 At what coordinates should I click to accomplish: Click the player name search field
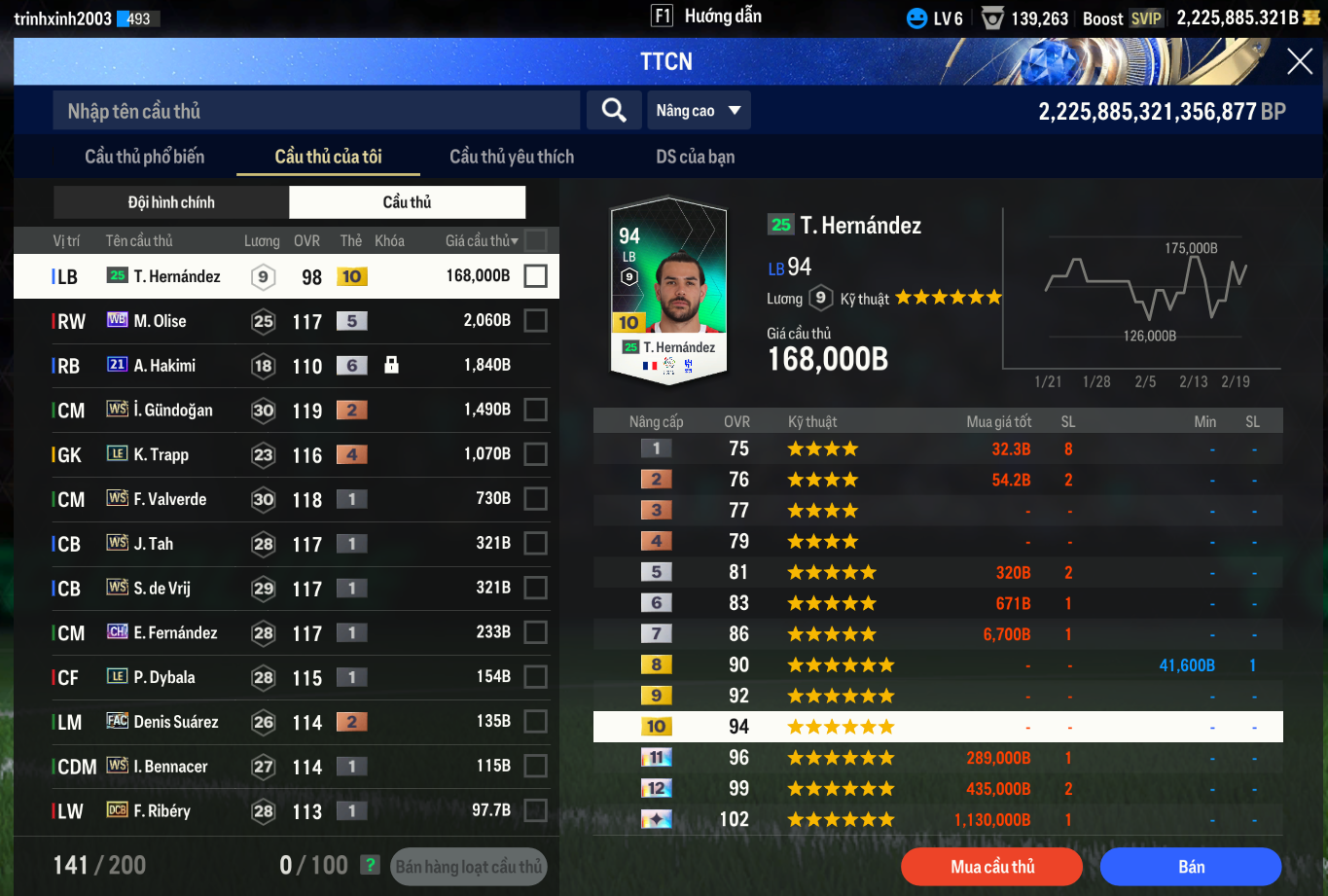click(x=316, y=111)
